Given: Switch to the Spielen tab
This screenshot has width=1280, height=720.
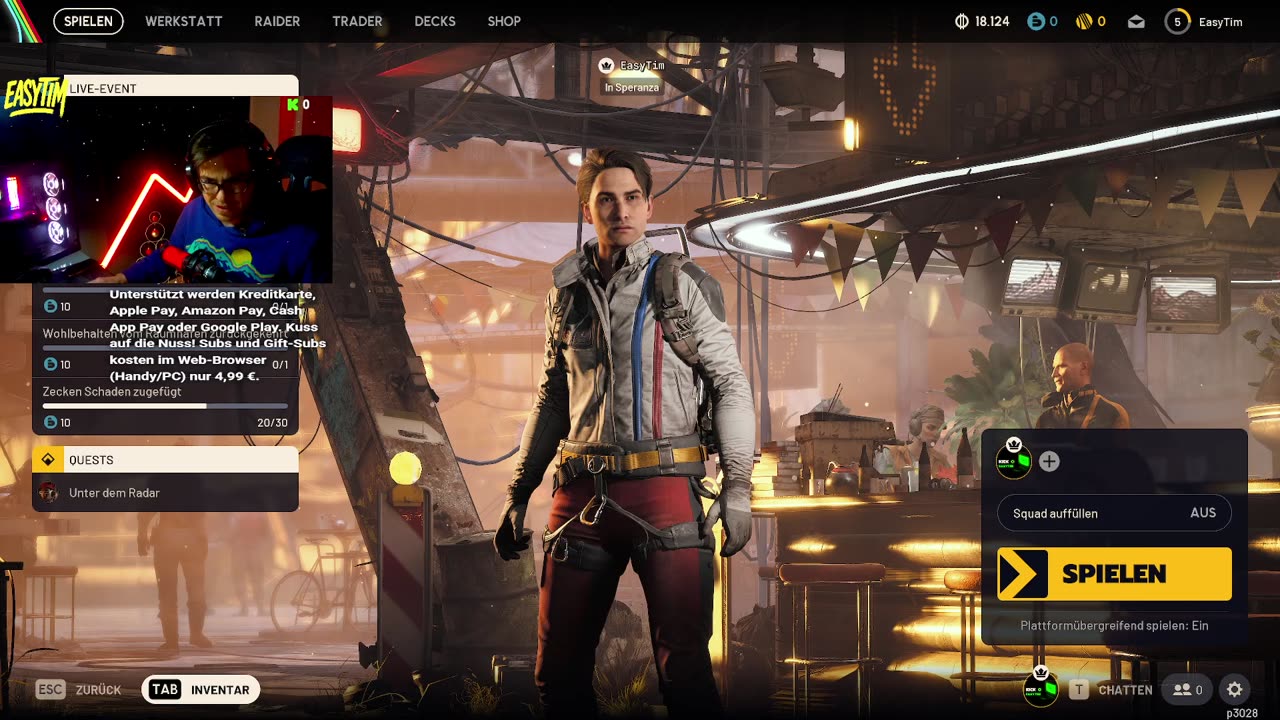Looking at the screenshot, I should (88, 21).
